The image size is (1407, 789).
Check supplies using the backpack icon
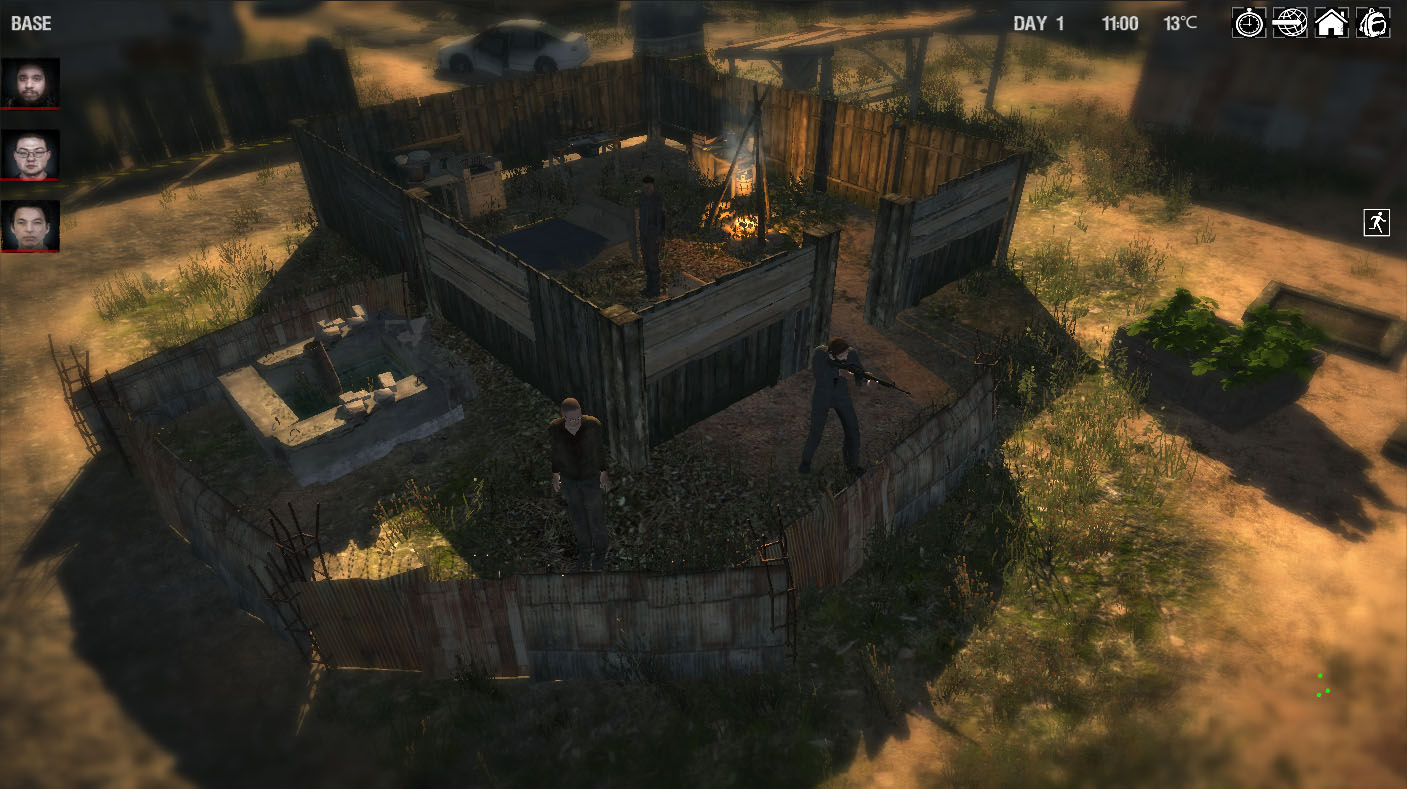[1373, 23]
